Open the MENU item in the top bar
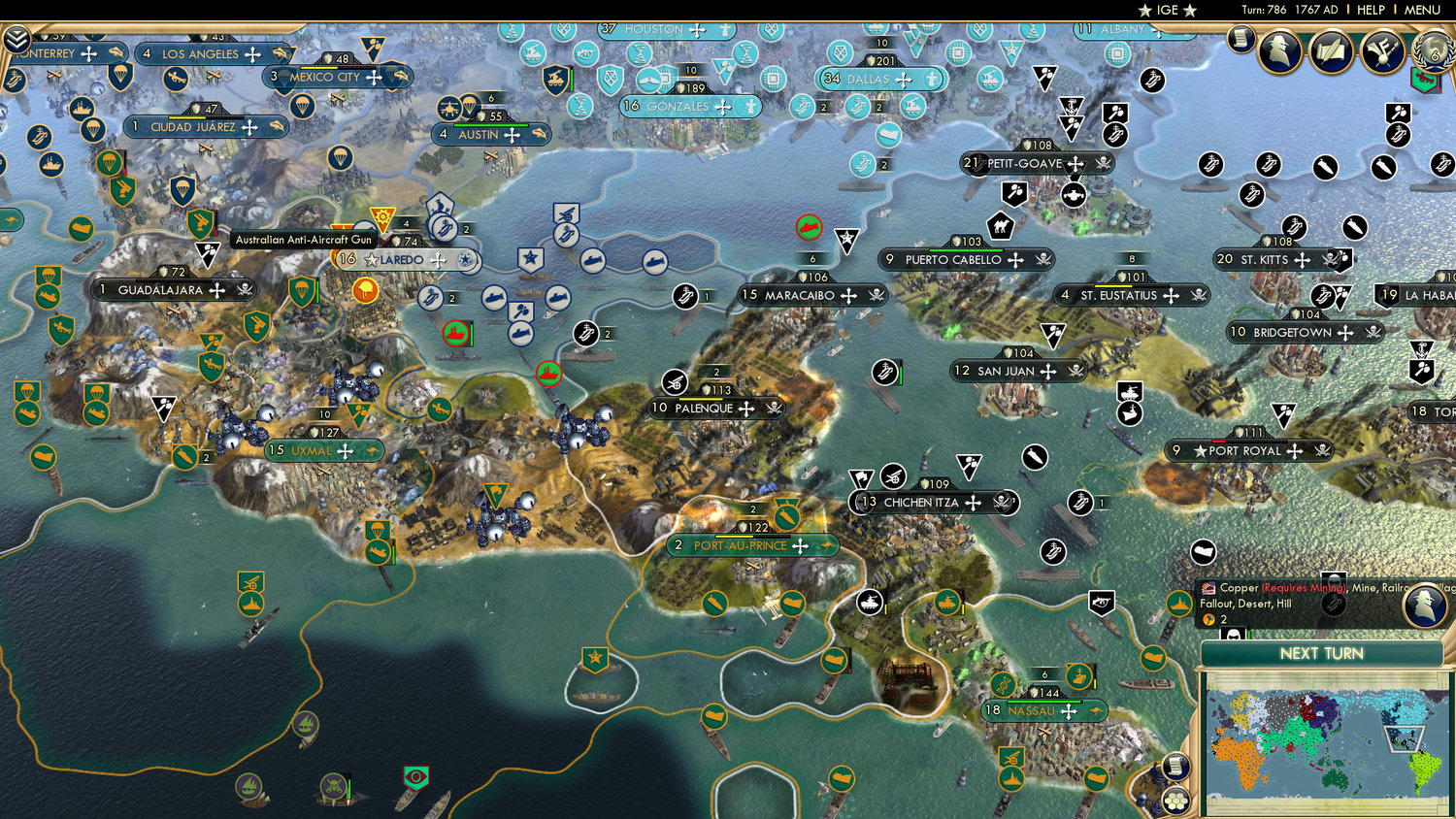 click(x=1422, y=10)
